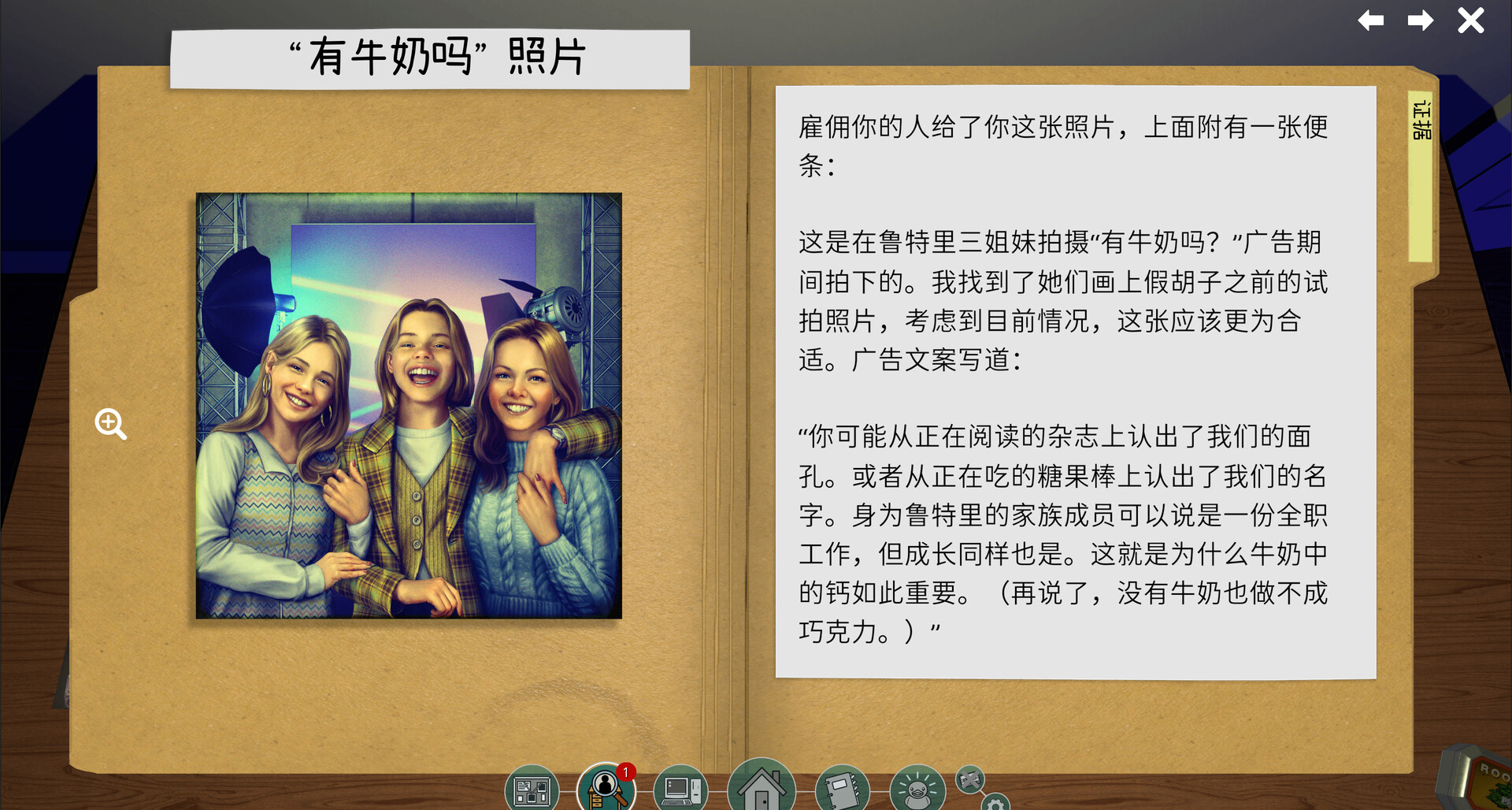Viewport: 1512px width, 810px height.
Task: Open the computer icon in the toolbar
Action: pyautogui.click(x=684, y=788)
